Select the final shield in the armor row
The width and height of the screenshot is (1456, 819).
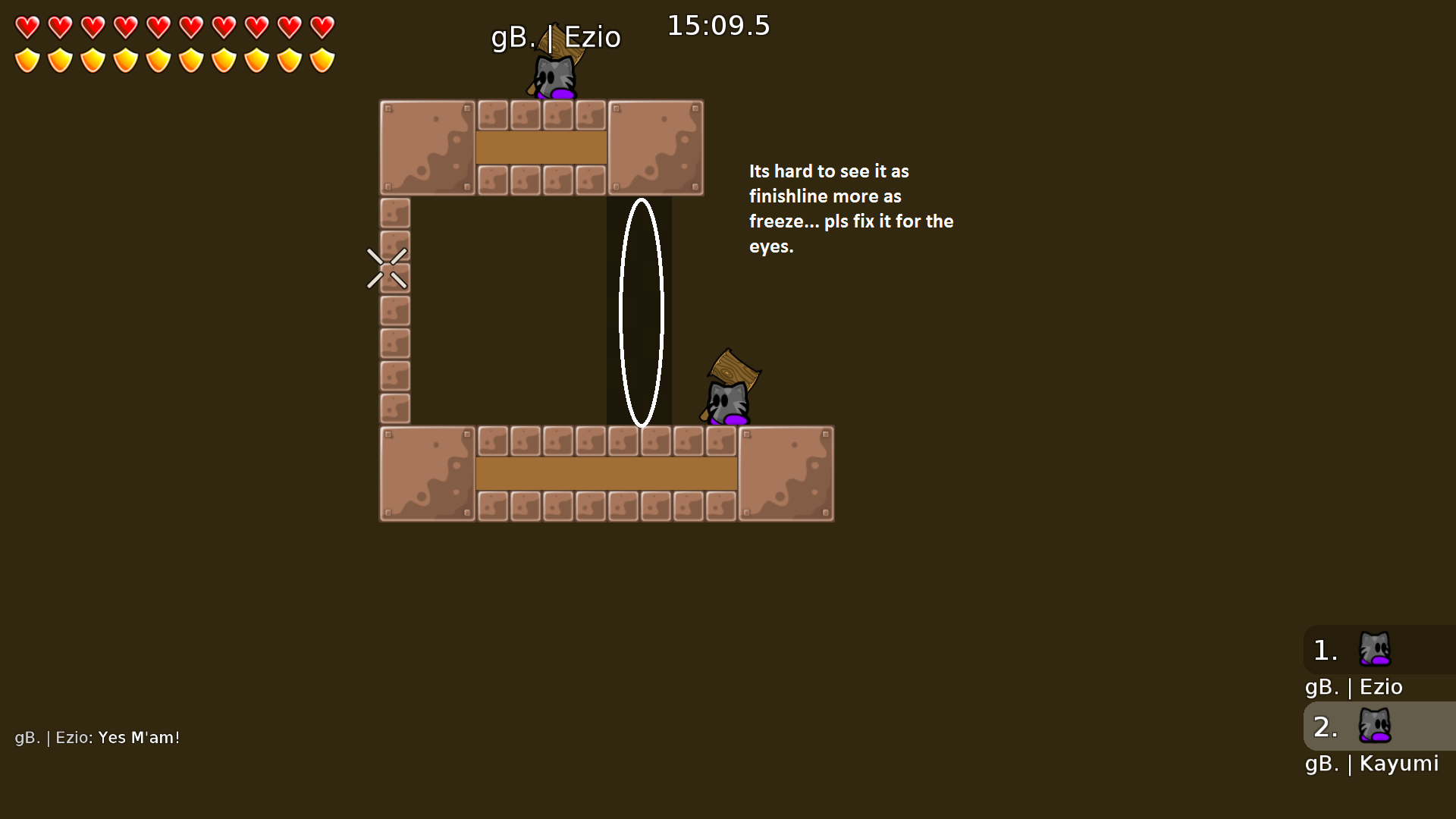[x=321, y=59]
